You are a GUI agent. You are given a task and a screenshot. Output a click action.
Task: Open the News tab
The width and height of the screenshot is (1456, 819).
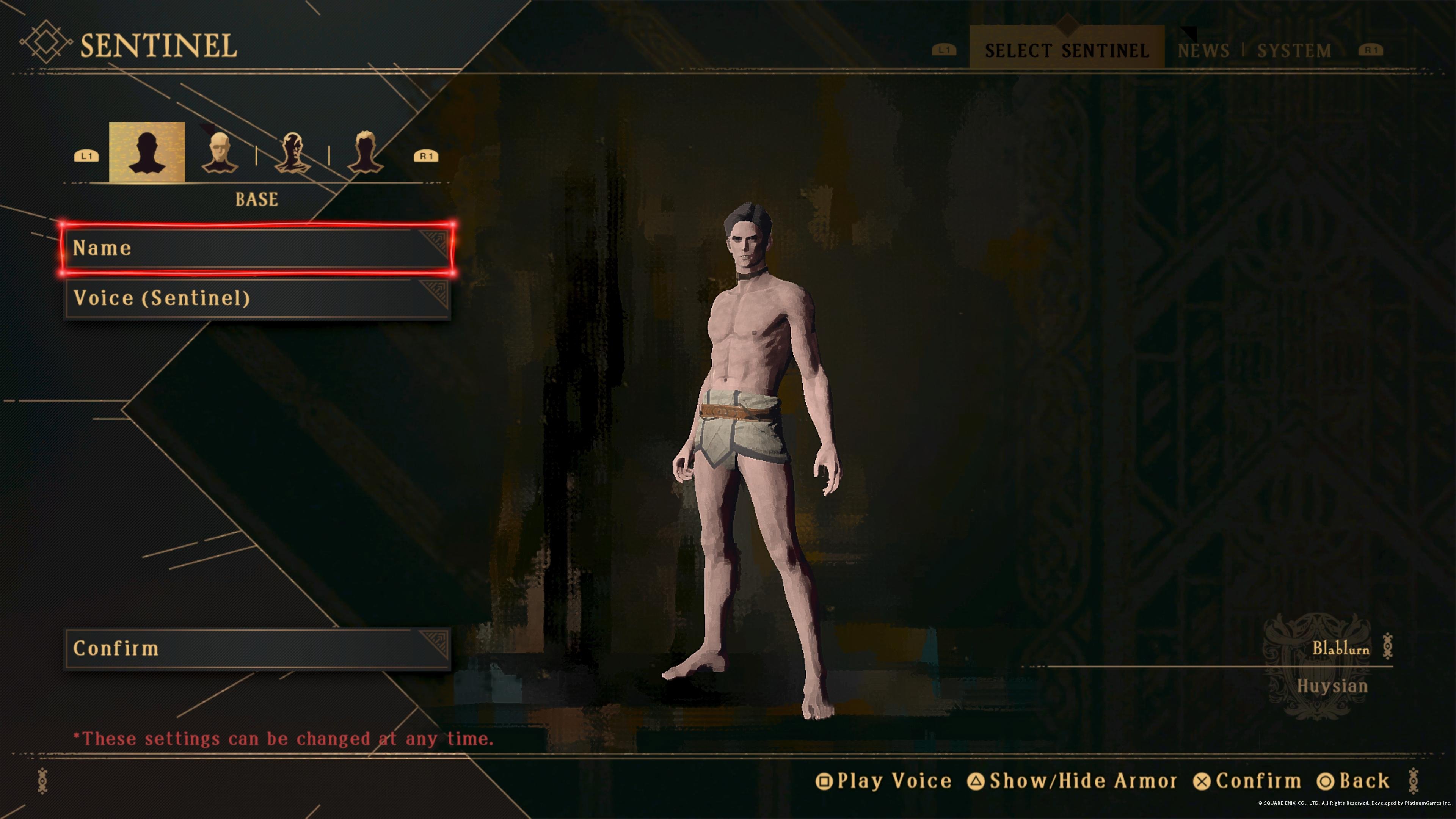(x=1204, y=50)
